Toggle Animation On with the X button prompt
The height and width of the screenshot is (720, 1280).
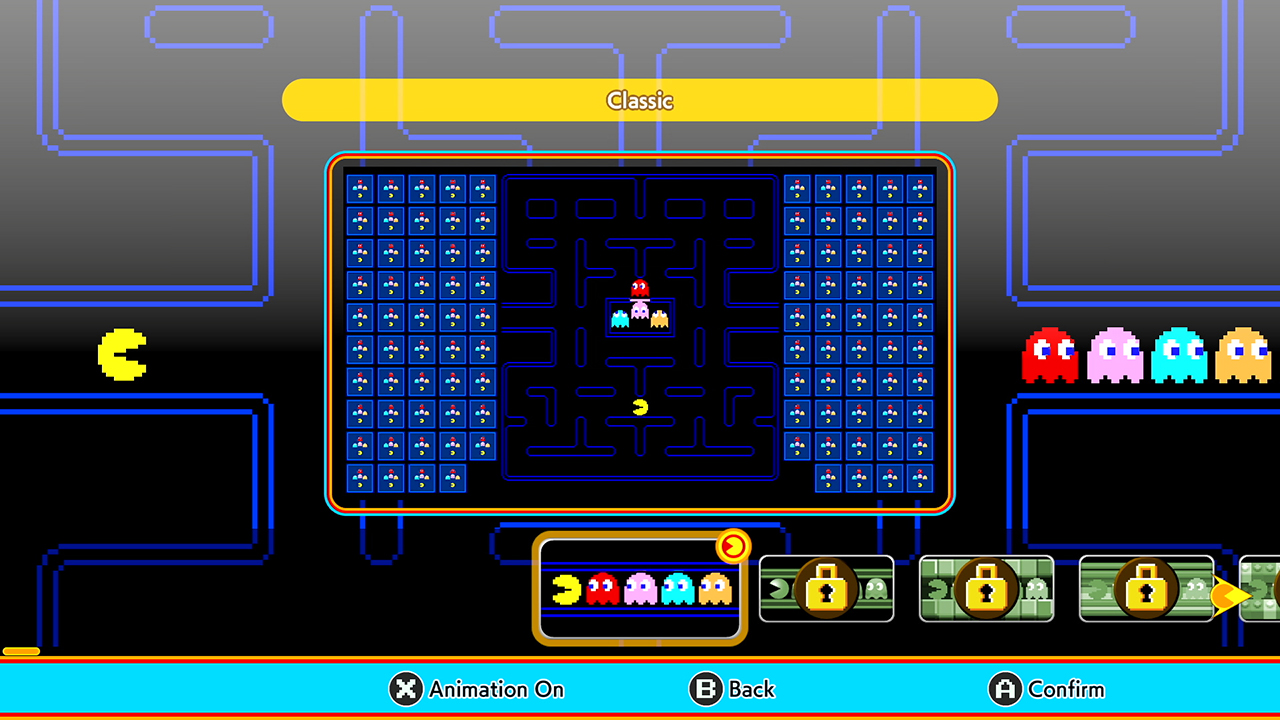pyautogui.click(x=476, y=690)
